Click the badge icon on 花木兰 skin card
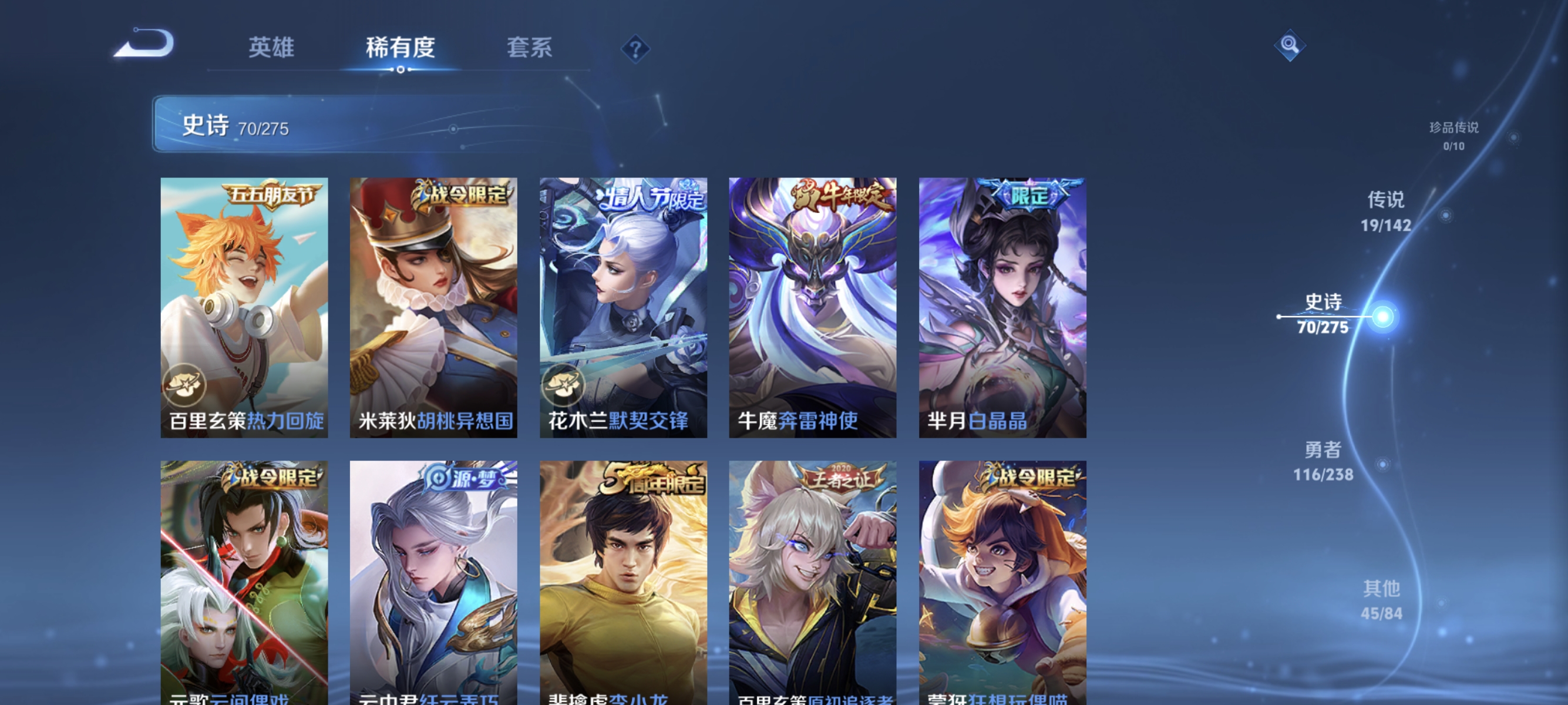Image resolution: width=1568 pixels, height=705 pixels. click(565, 384)
